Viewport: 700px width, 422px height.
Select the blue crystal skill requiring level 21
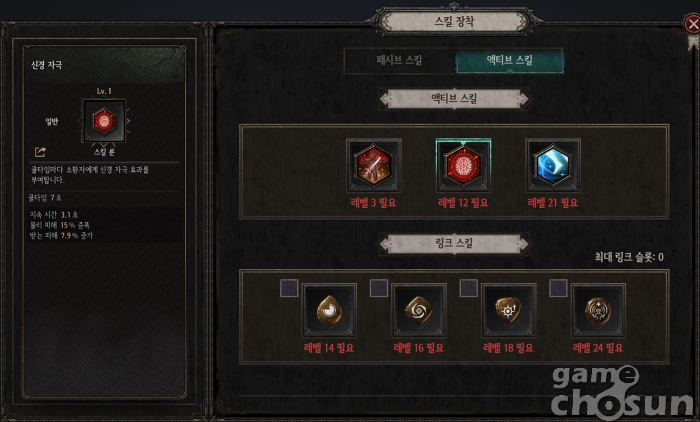click(553, 166)
